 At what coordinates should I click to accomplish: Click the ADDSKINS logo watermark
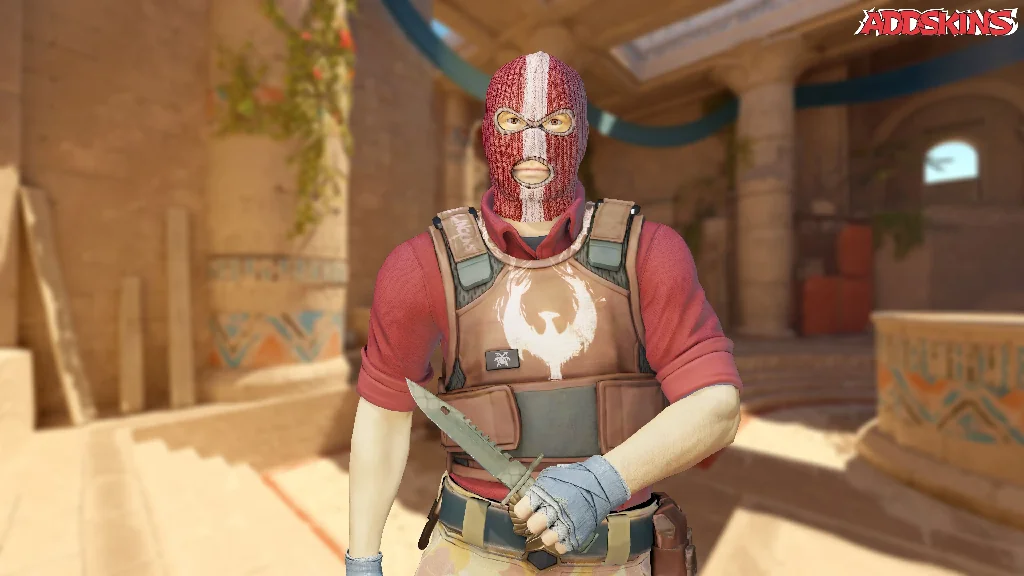tap(937, 22)
